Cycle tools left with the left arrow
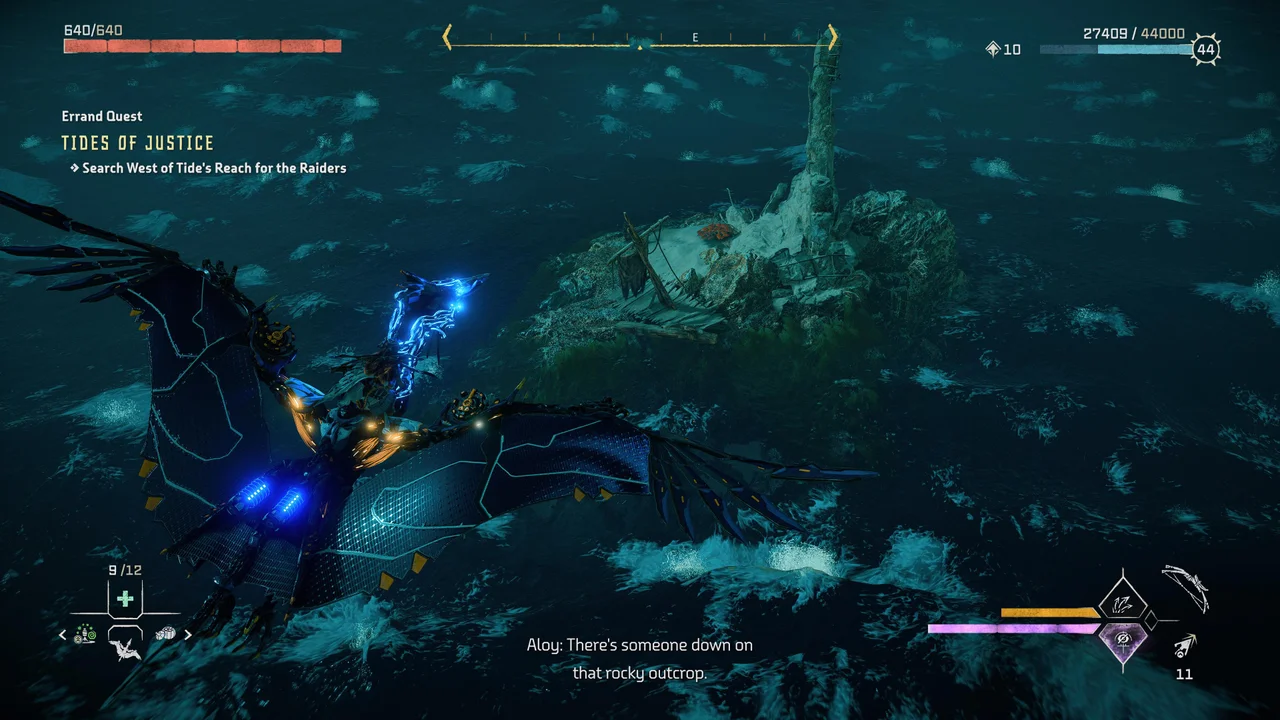1280x720 pixels. (x=62, y=634)
